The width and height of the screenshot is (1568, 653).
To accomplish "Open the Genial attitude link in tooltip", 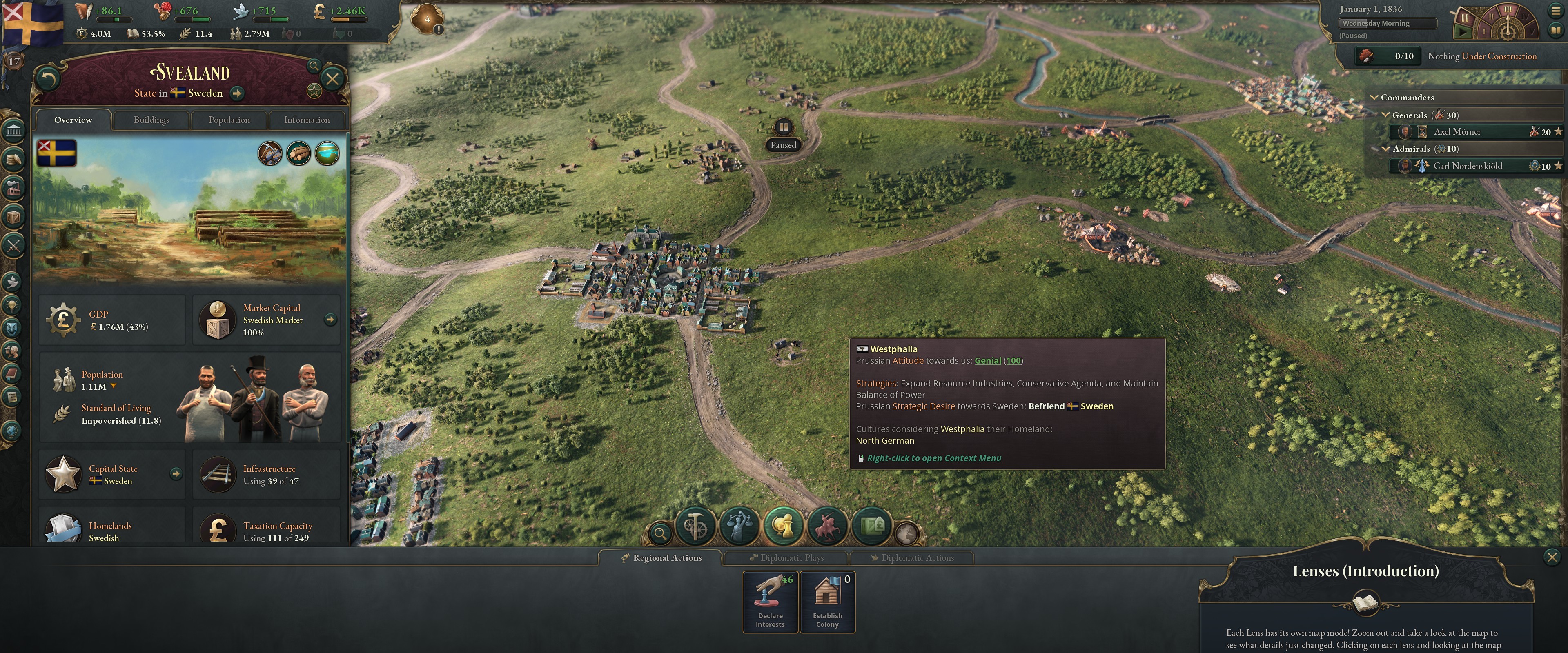I will click(987, 360).
